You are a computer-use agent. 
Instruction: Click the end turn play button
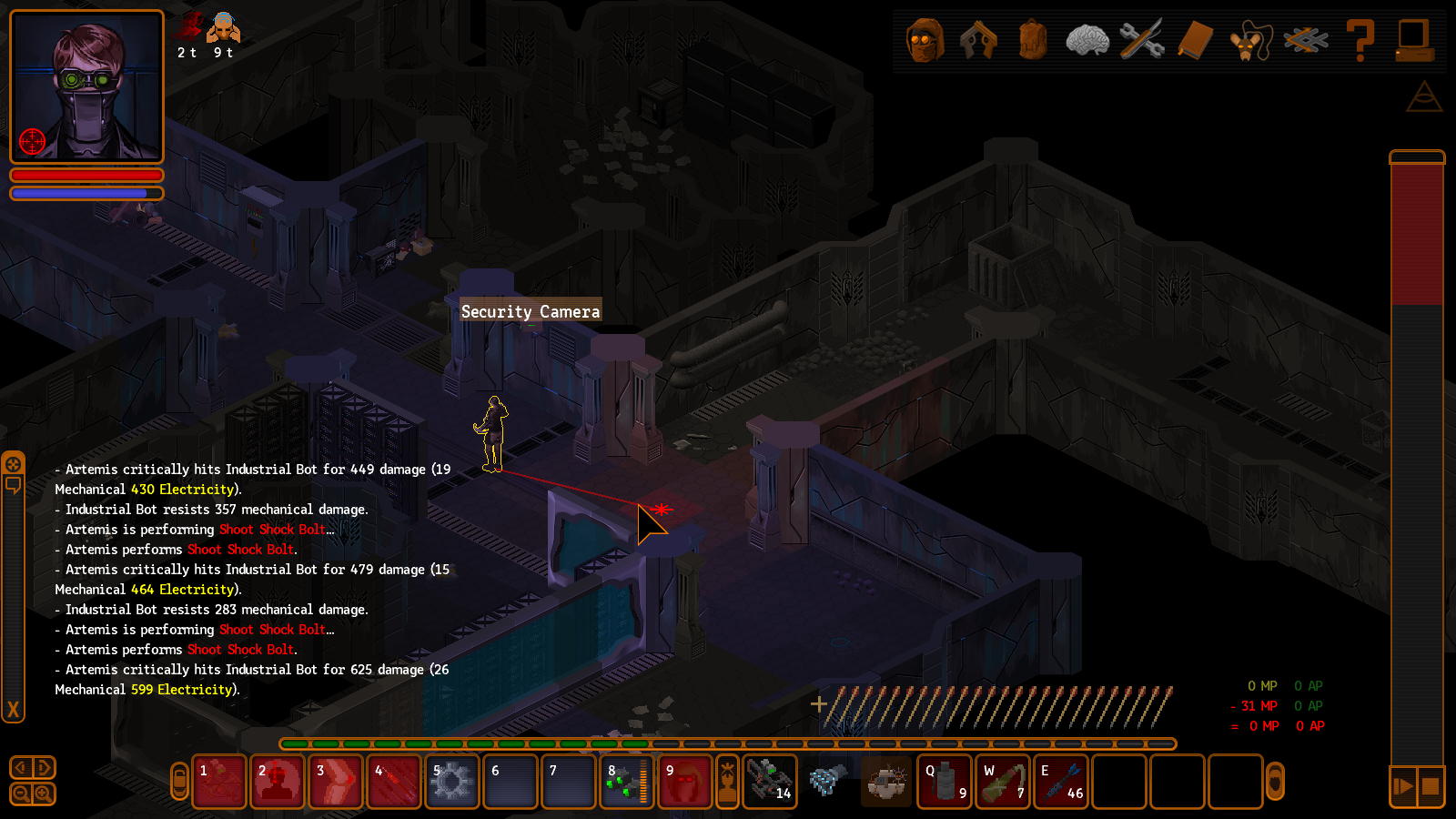tap(1403, 785)
